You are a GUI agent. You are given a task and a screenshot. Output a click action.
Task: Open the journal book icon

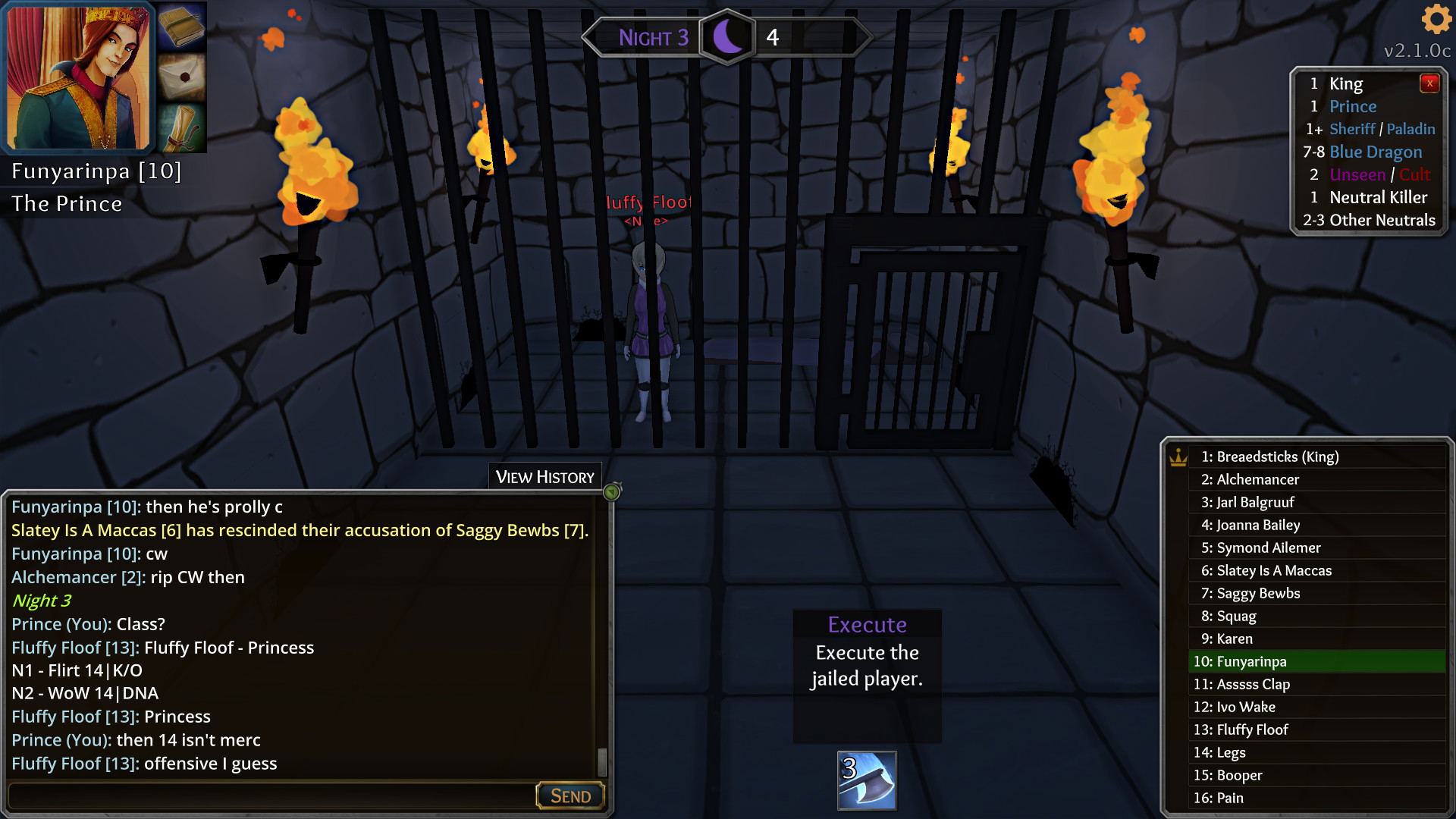[x=182, y=27]
